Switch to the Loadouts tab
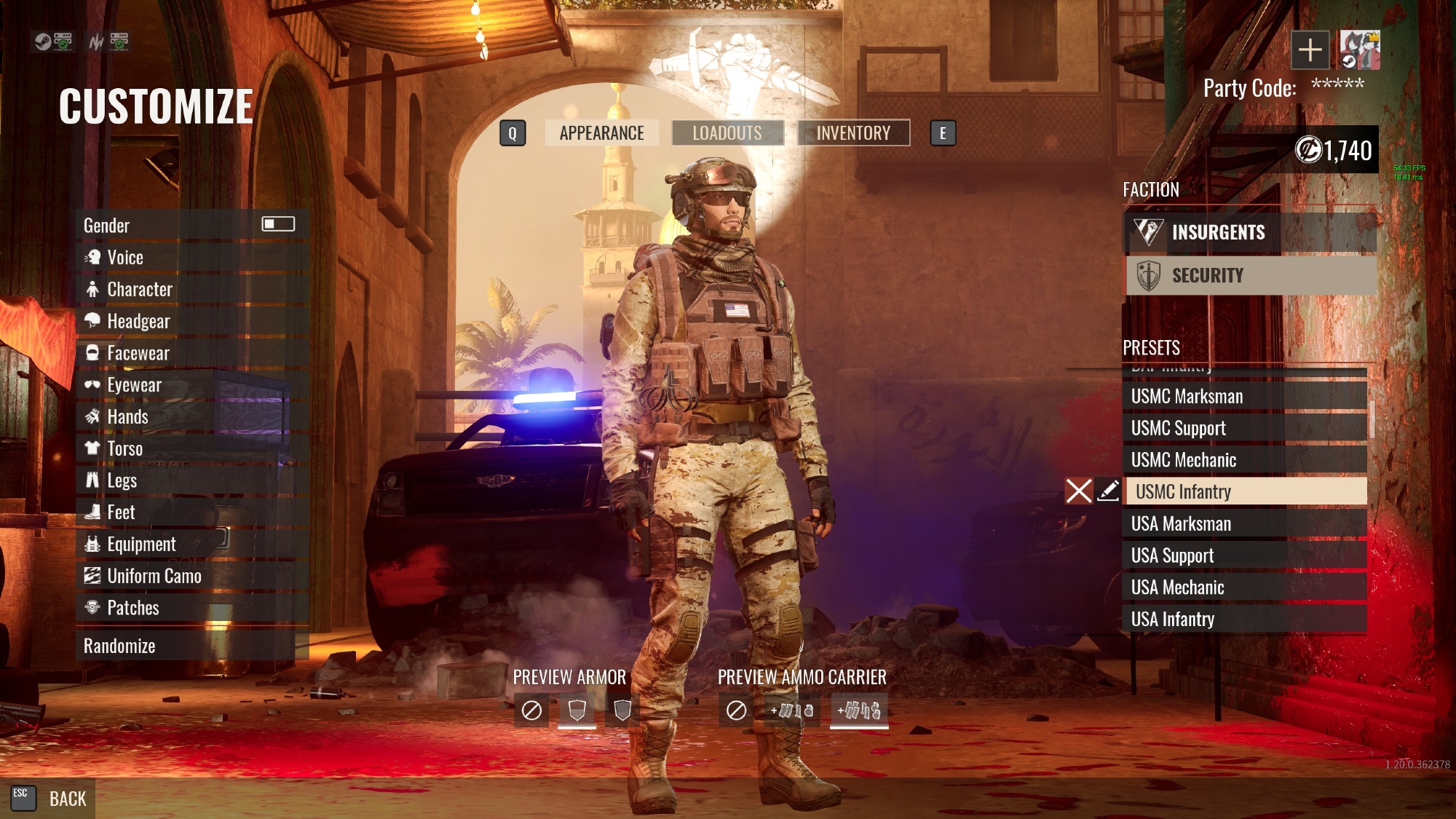 tap(727, 133)
